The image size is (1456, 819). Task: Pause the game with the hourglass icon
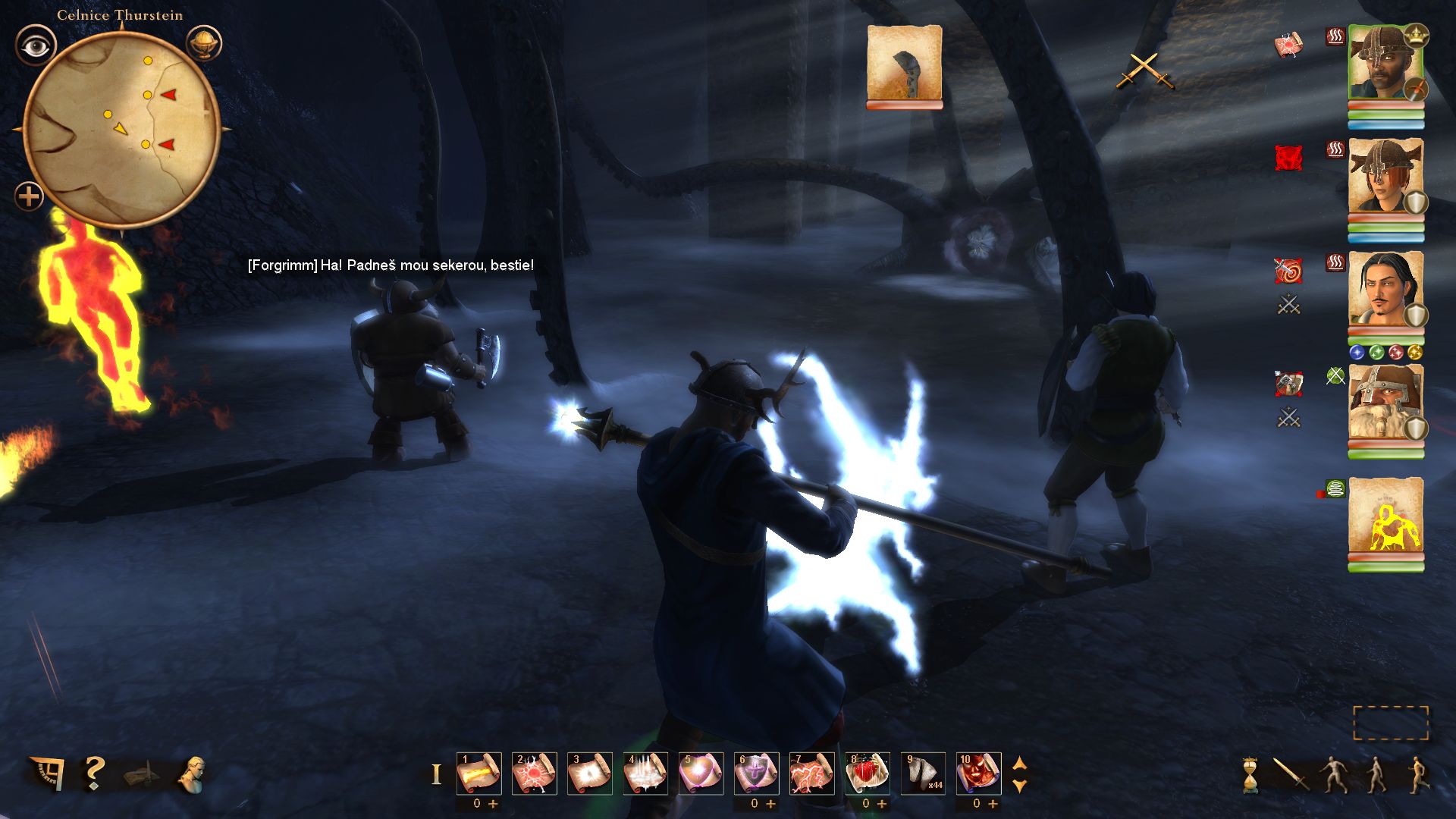tap(1250, 775)
